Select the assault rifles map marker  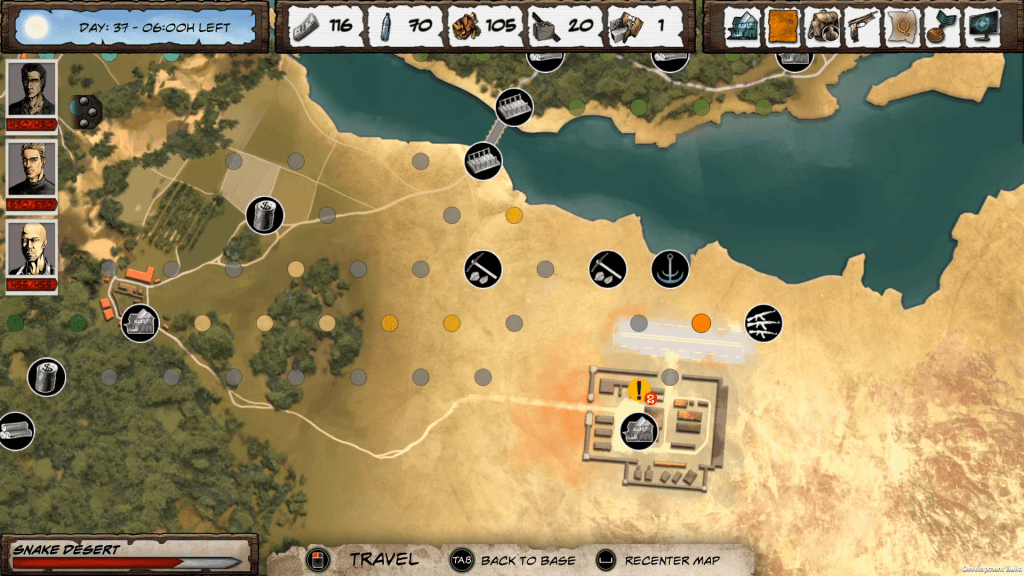click(763, 322)
